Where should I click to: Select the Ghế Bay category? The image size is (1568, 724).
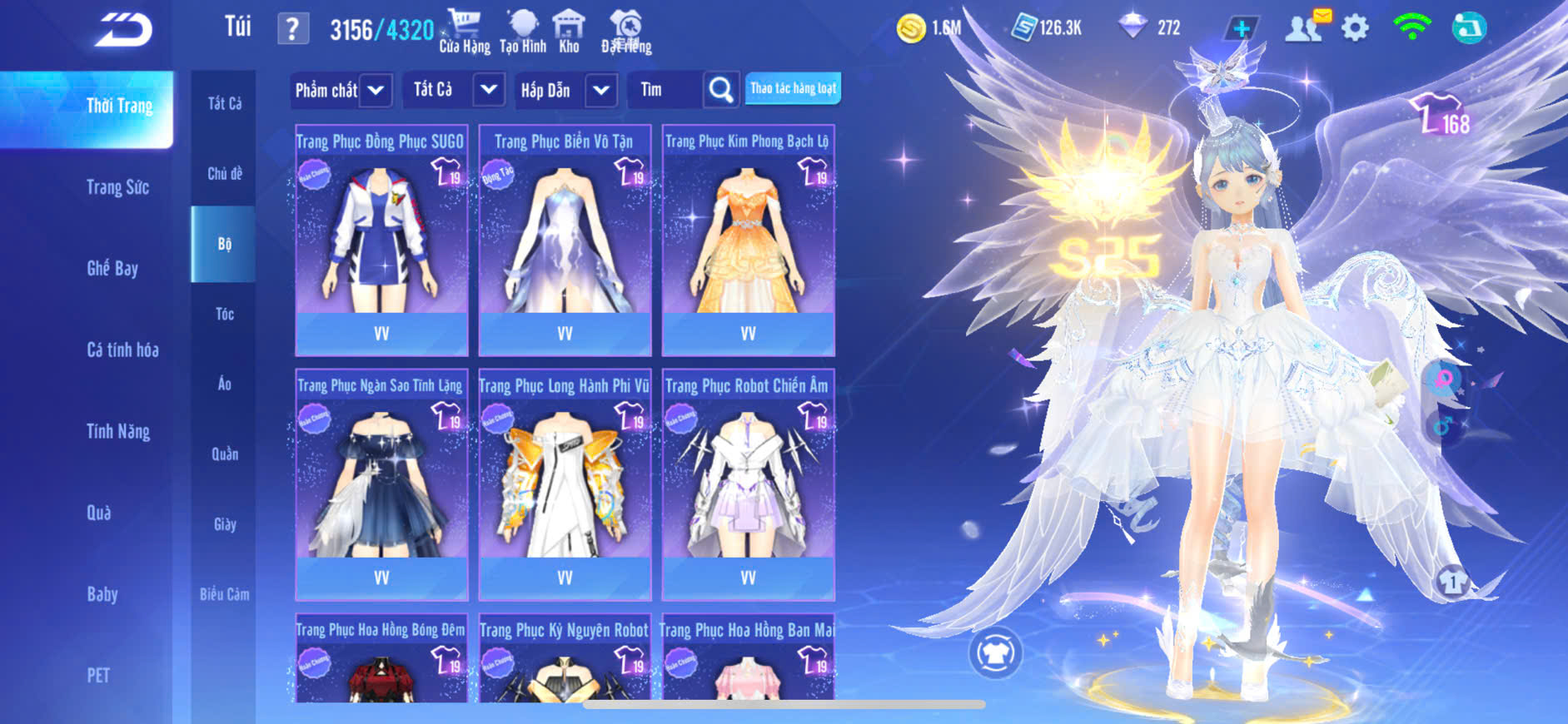click(x=112, y=268)
